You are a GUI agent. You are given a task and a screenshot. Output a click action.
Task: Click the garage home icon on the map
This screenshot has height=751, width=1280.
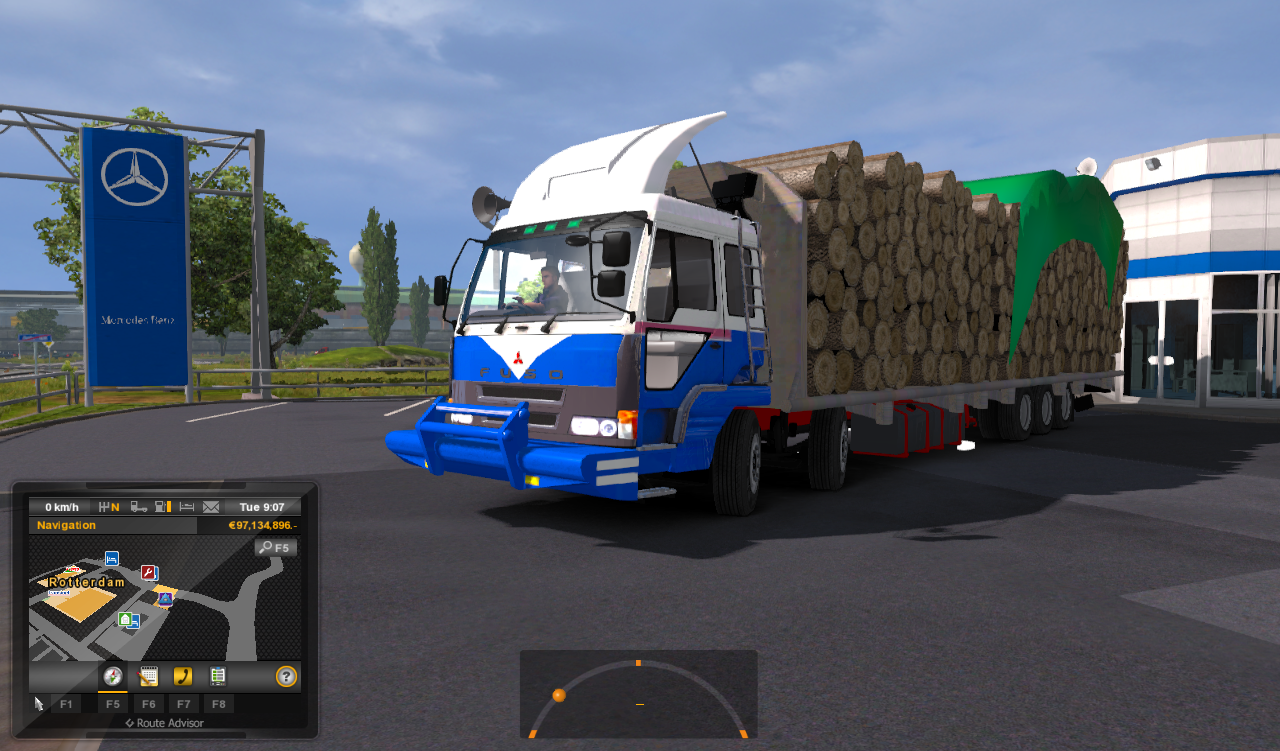124,619
